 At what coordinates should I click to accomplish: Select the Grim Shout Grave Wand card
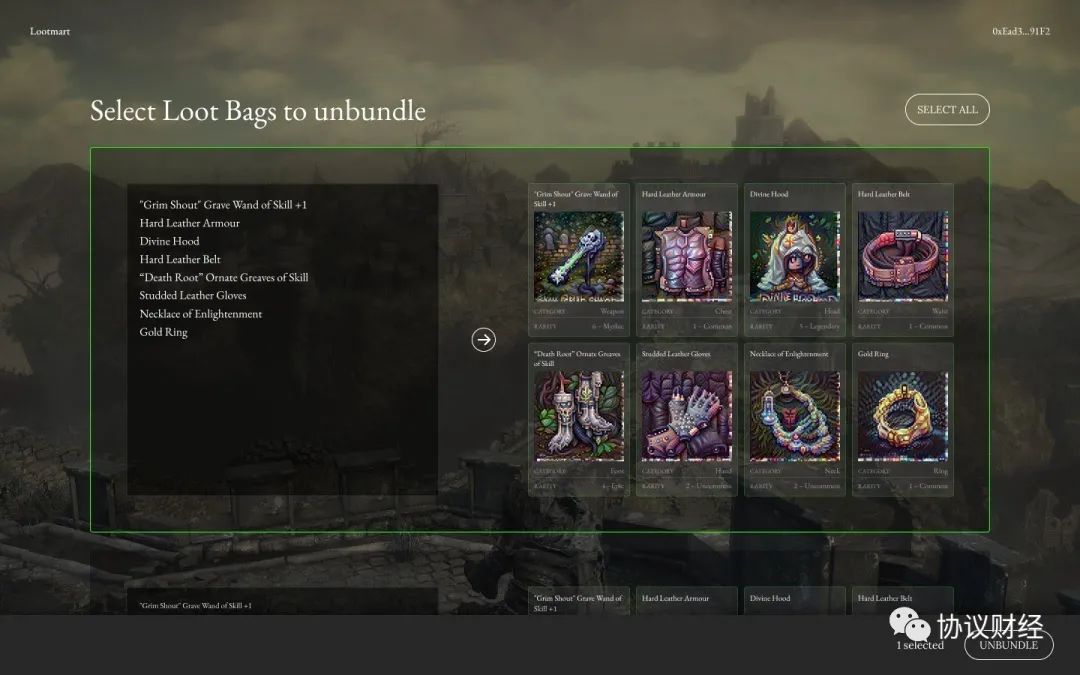(579, 258)
